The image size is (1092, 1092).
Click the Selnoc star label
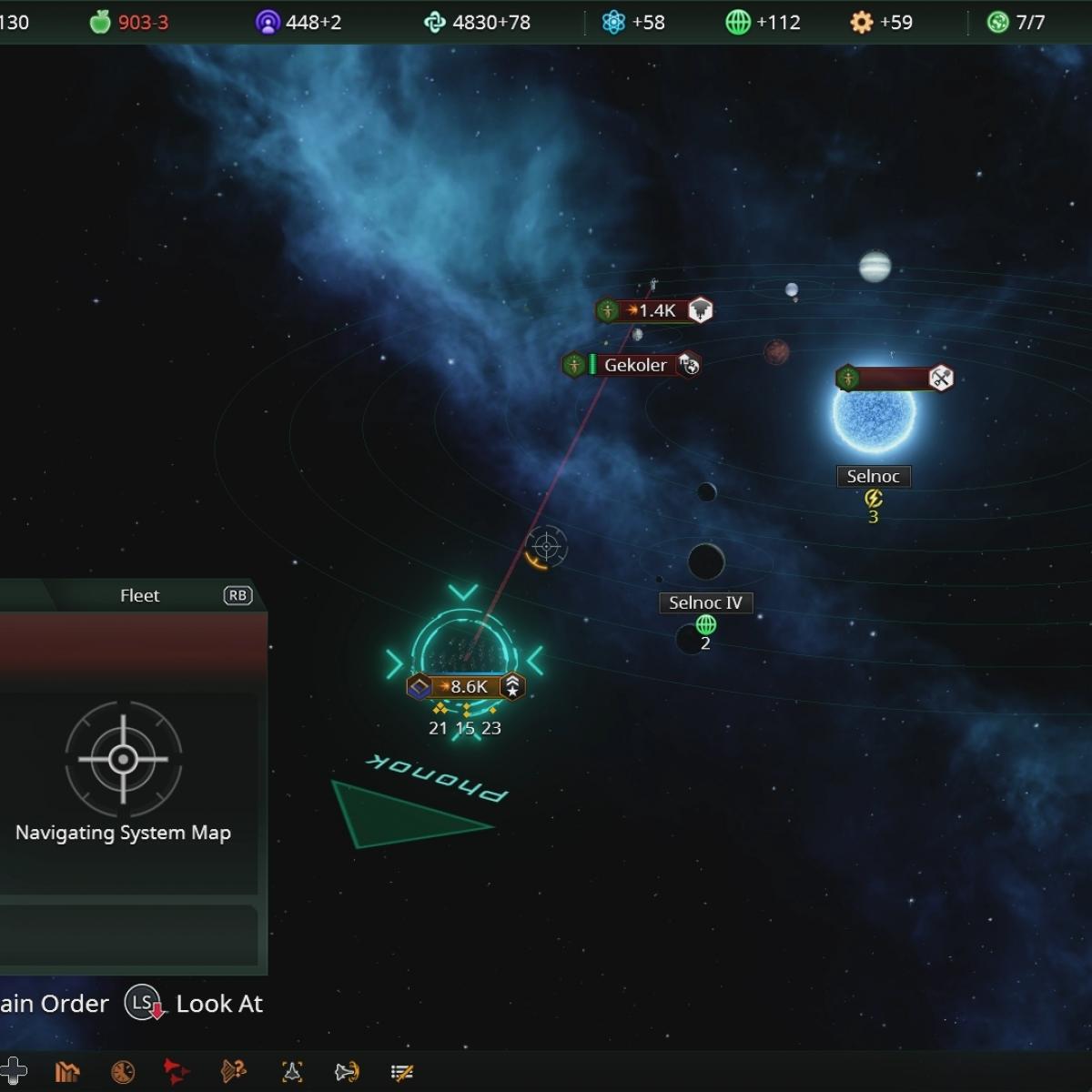[873, 476]
